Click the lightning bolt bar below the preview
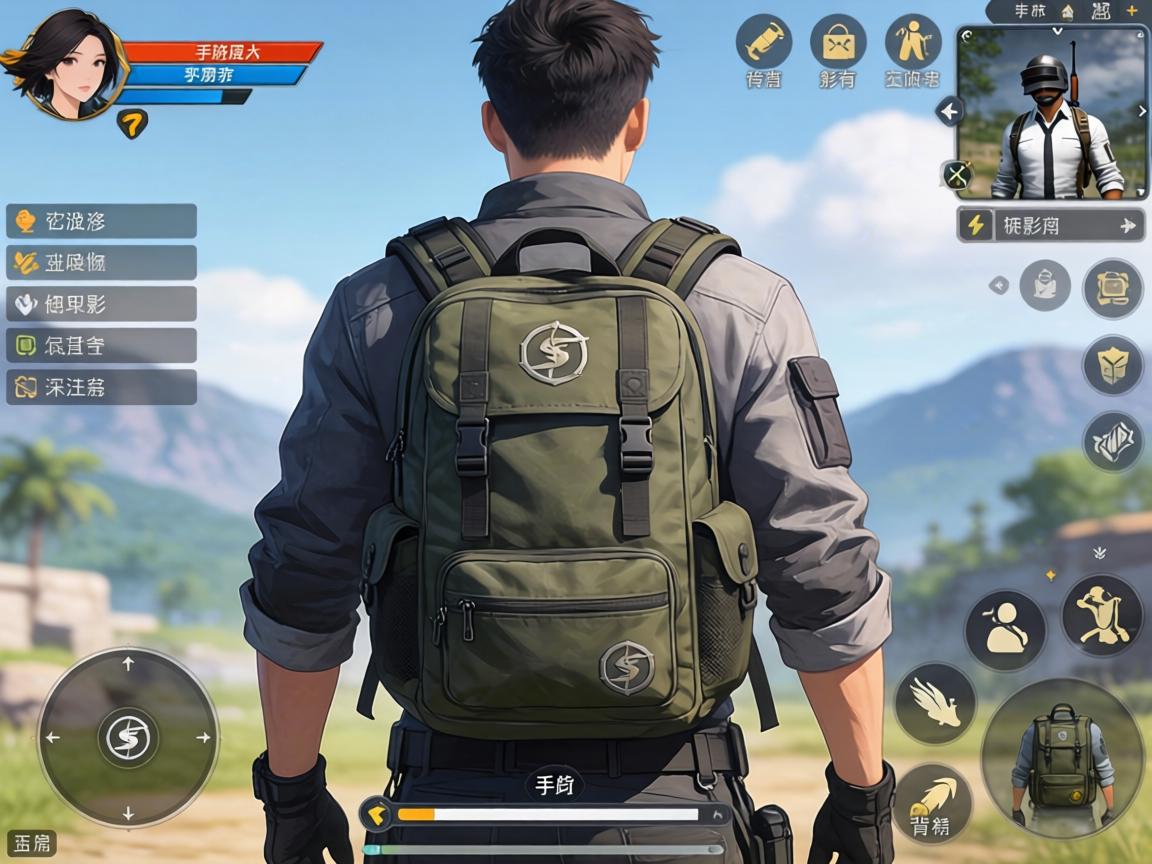The height and width of the screenshot is (864, 1152). 1052,225
